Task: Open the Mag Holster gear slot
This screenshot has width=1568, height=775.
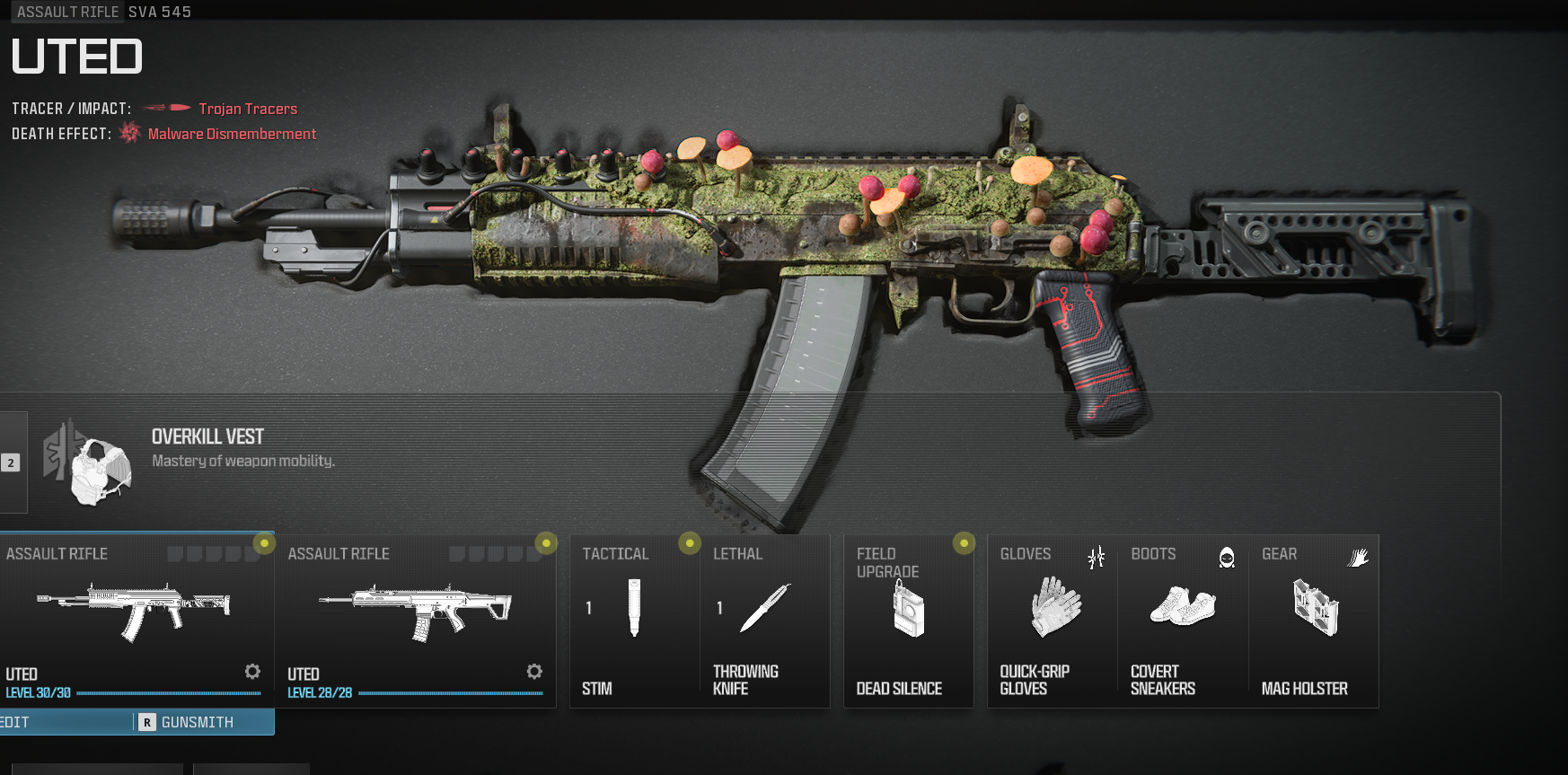Action: [1314, 620]
